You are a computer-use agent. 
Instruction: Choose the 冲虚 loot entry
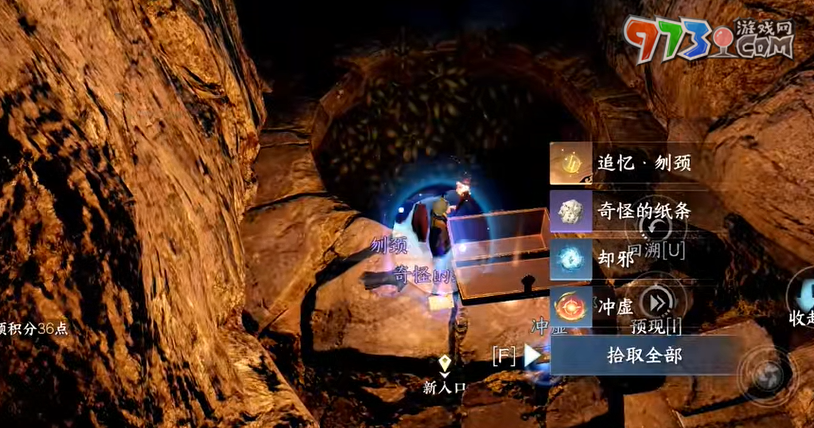(x=635, y=303)
